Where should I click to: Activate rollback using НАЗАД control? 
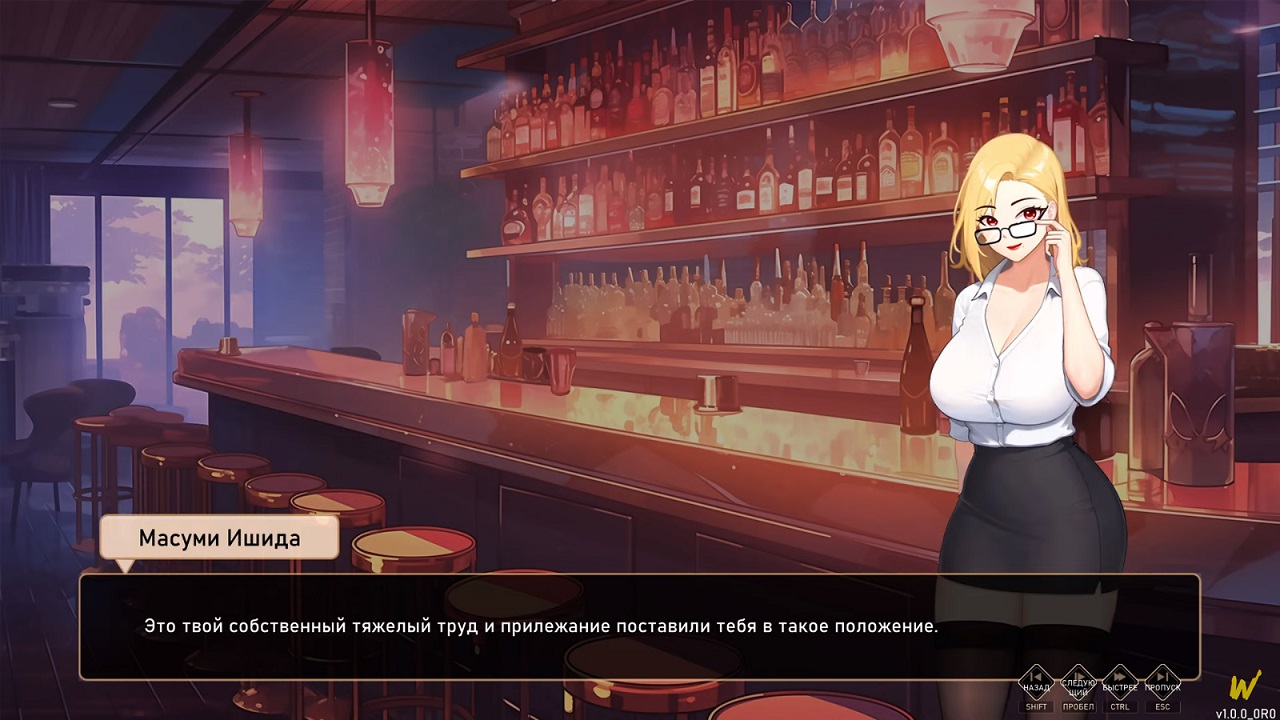[x=1034, y=683]
